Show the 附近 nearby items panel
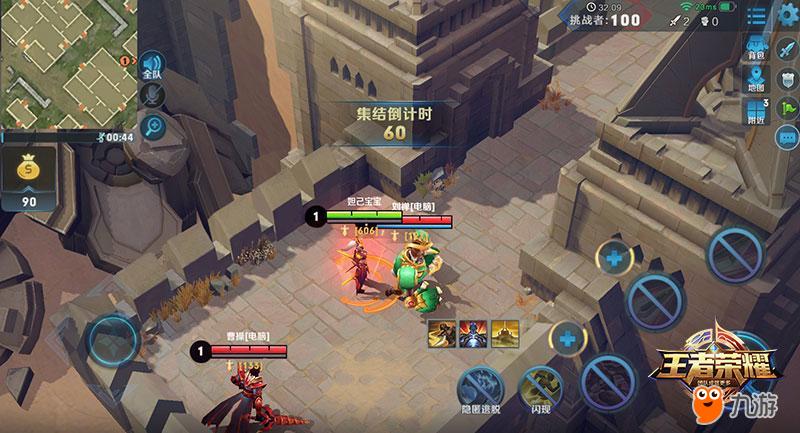 [757, 116]
